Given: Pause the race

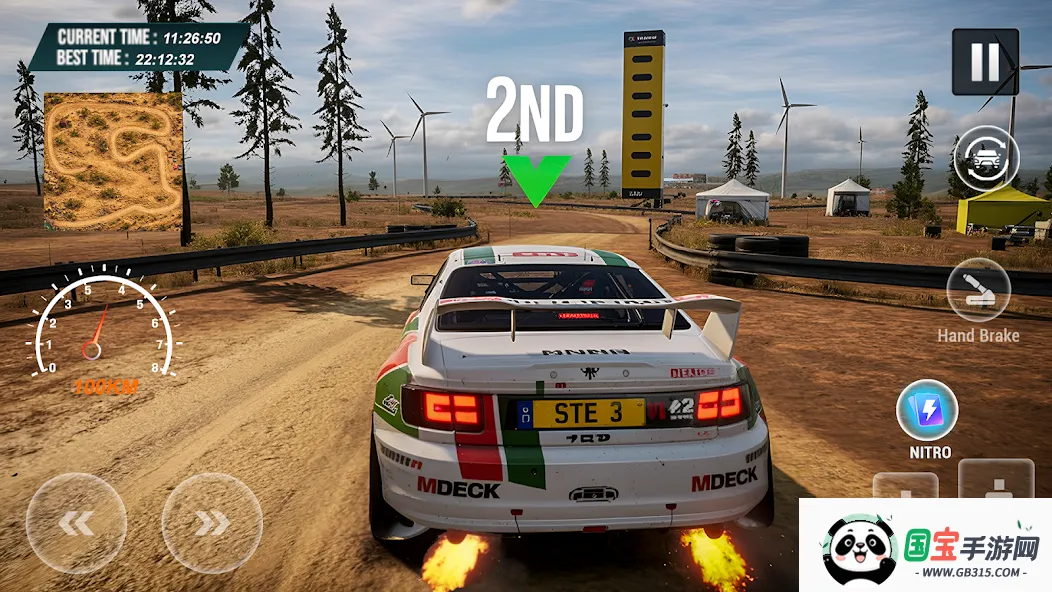Looking at the screenshot, I should (985, 62).
